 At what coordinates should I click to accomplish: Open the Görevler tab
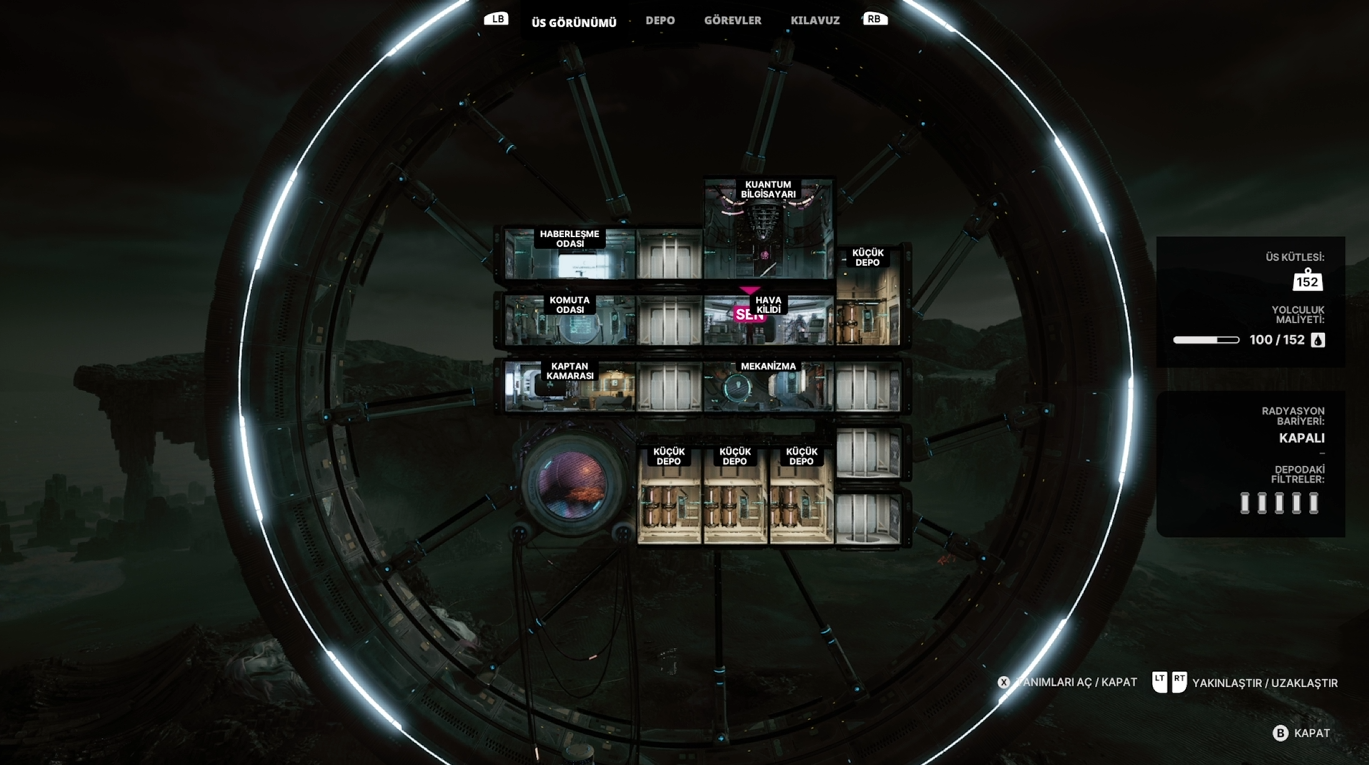[732, 20]
